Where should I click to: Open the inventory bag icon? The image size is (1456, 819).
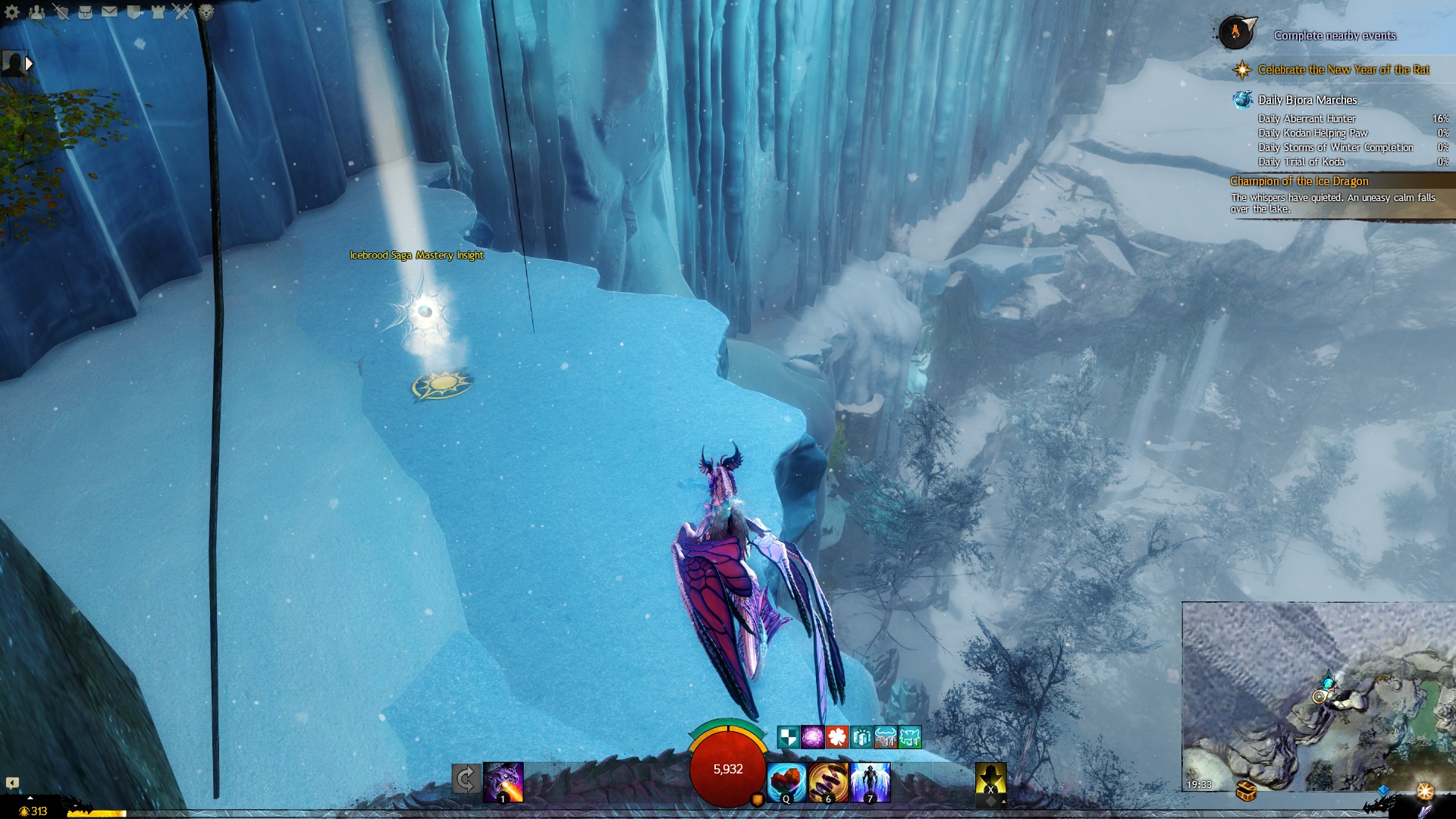coord(85,12)
